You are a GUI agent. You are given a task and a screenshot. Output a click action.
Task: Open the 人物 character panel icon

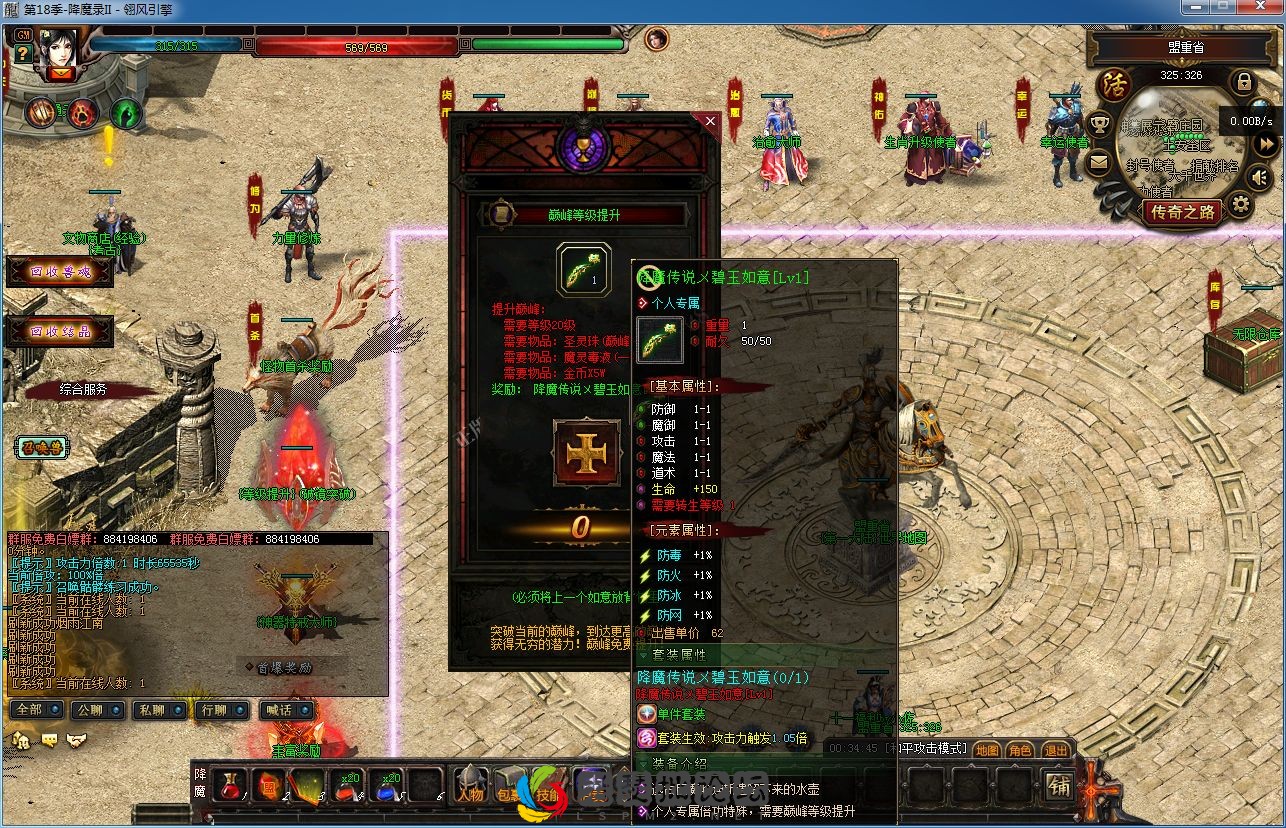(470, 795)
